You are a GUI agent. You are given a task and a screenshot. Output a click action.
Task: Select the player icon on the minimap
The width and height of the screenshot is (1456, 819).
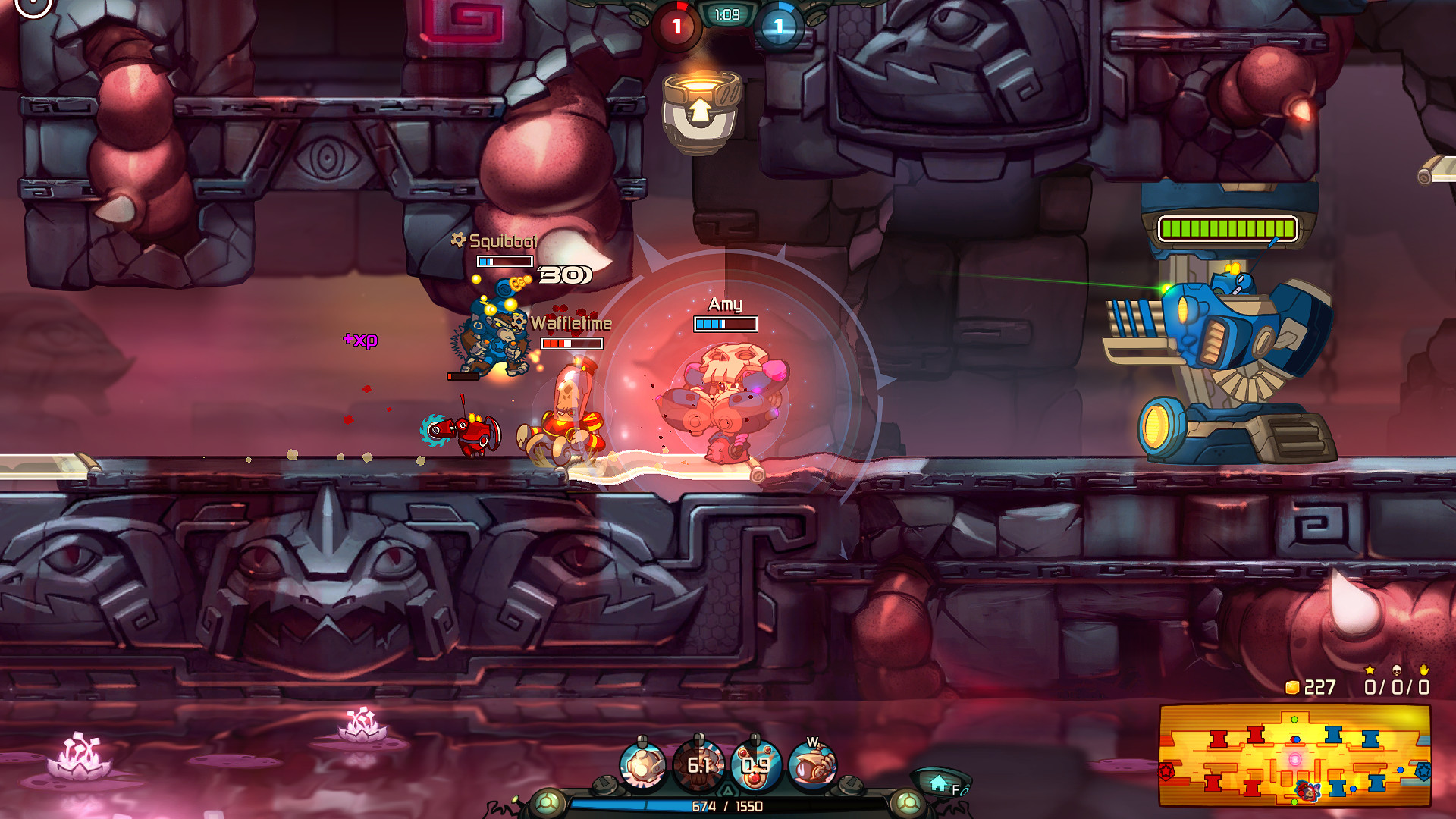click(1307, 791)
